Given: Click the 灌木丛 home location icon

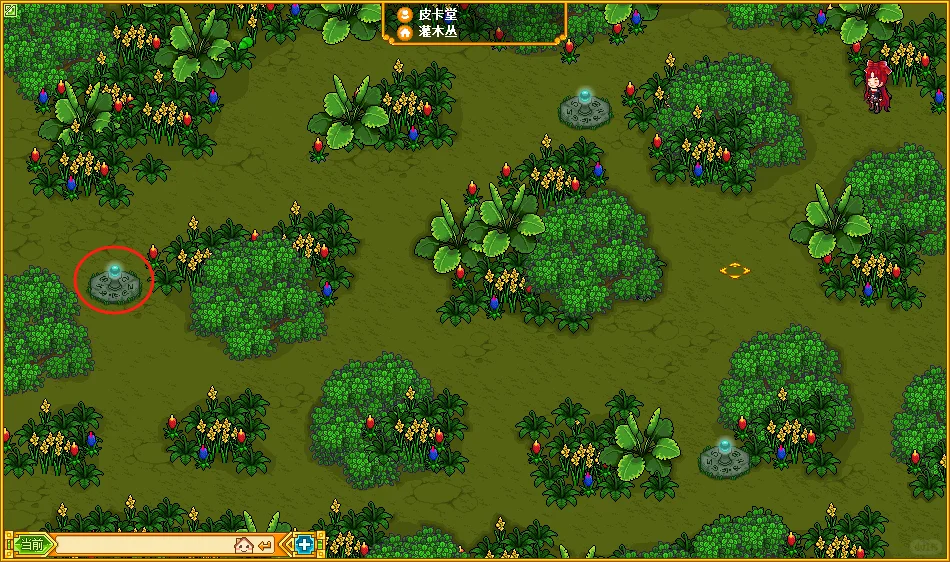Looking at the screenshot, I should point(404,32).
